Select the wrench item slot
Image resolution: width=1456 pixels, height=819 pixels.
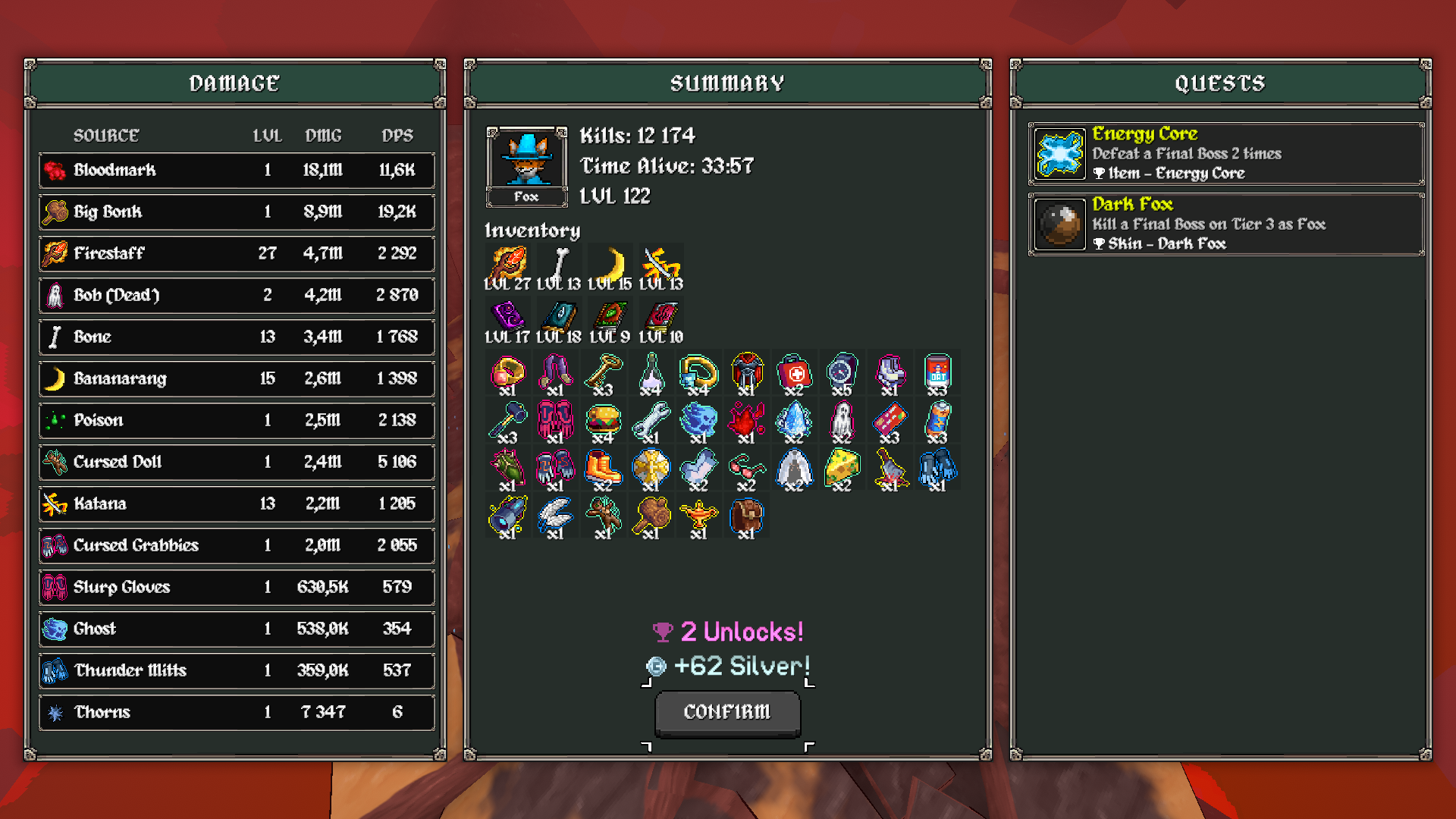point(651,421)
